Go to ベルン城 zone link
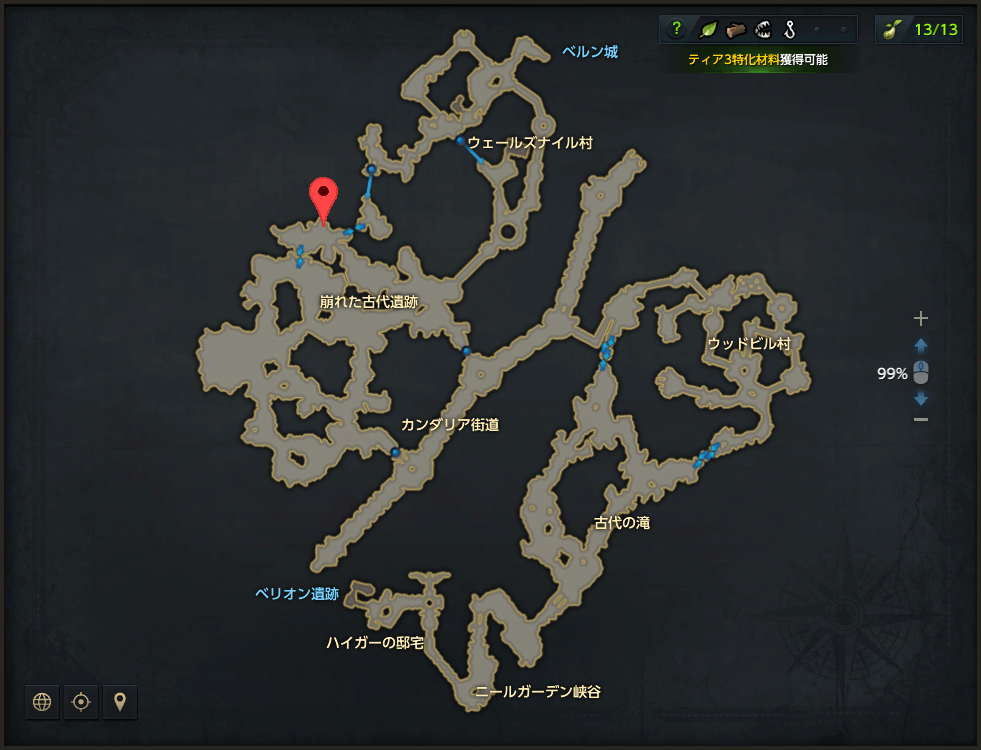The image size is (981, 750). click(589, 51)
